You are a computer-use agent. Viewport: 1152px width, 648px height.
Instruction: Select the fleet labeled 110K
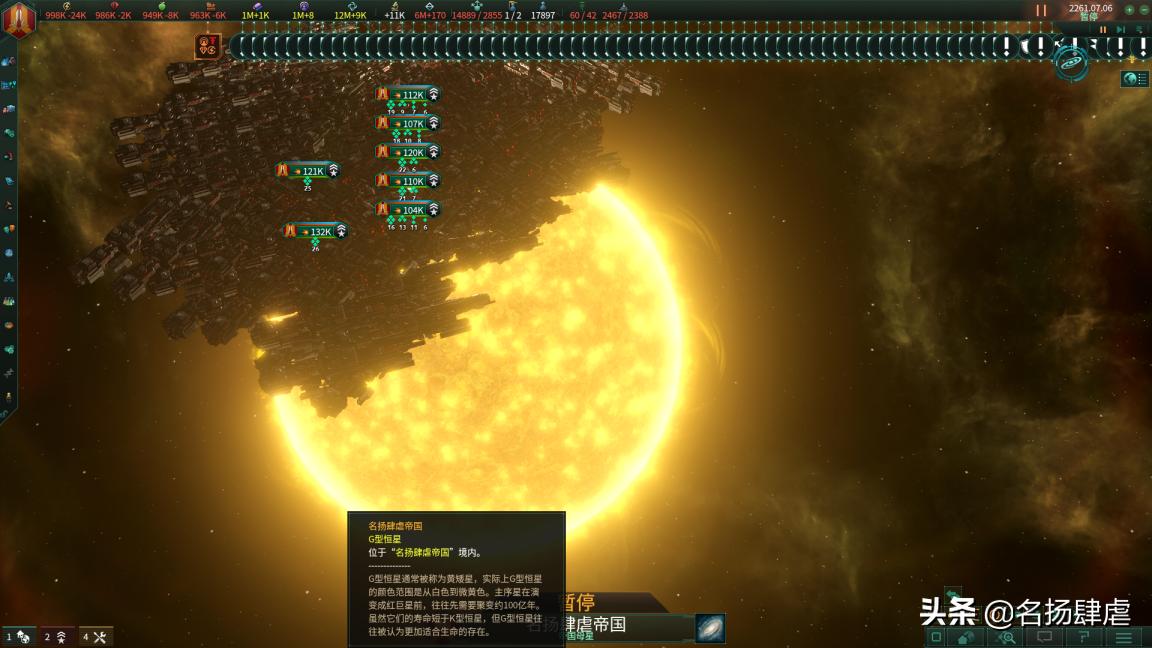tap(412, 182)
